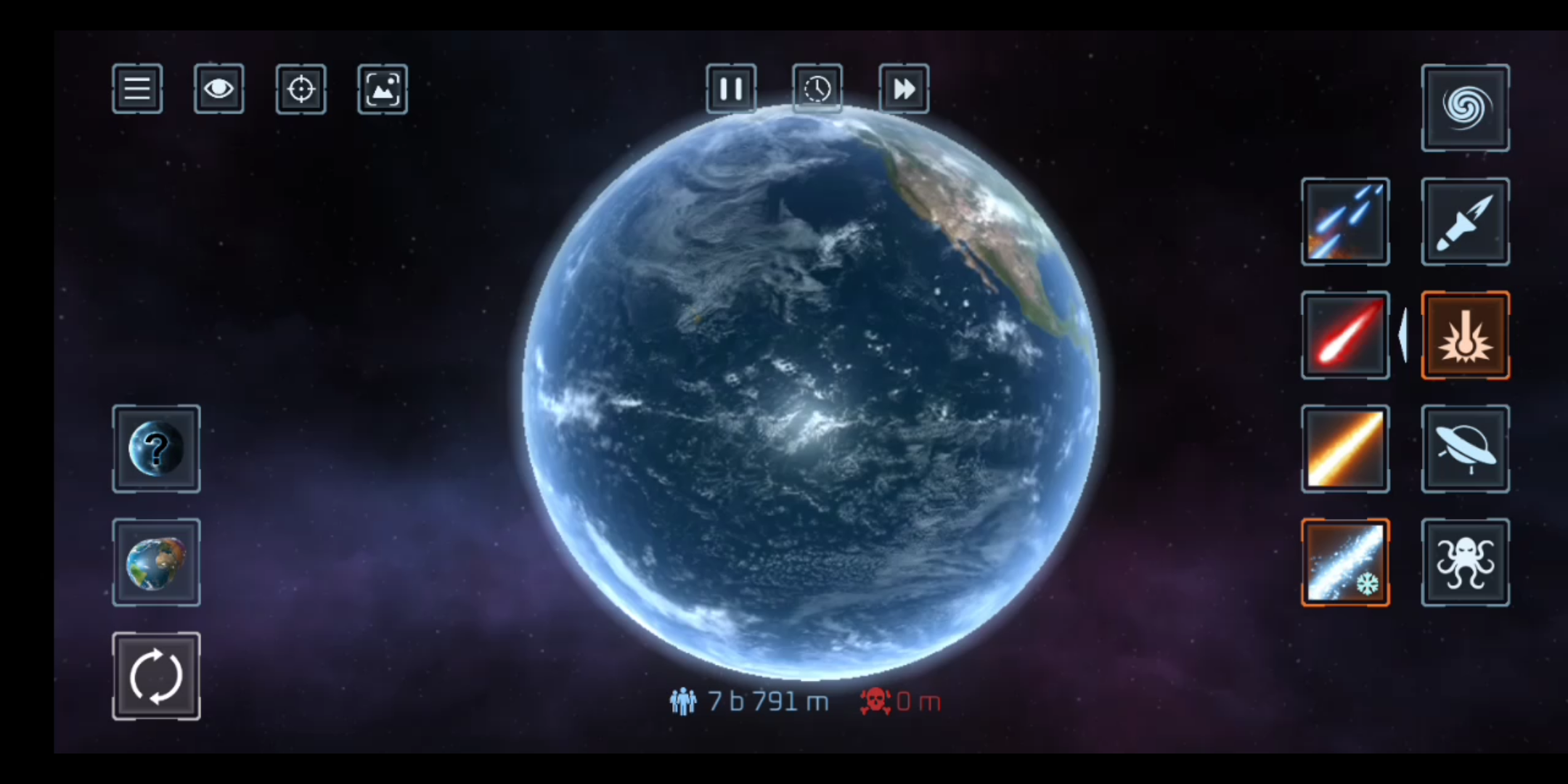Activate the heat ray explosion weapon
This screenshot has width=1568, height=784.
click(1465, 335)
